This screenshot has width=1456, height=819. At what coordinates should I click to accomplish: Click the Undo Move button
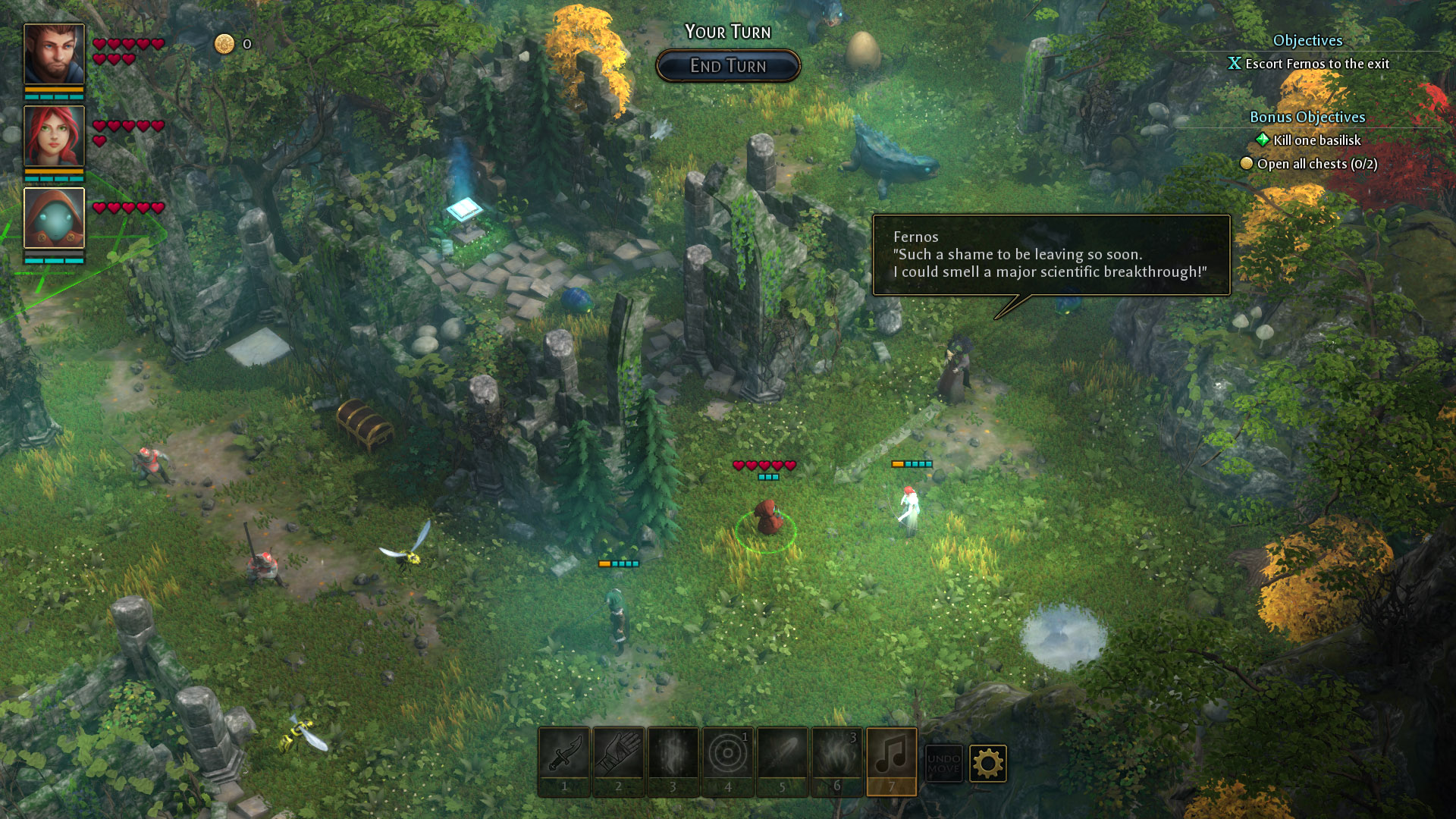pyautogui.click(x=943, y=762)
